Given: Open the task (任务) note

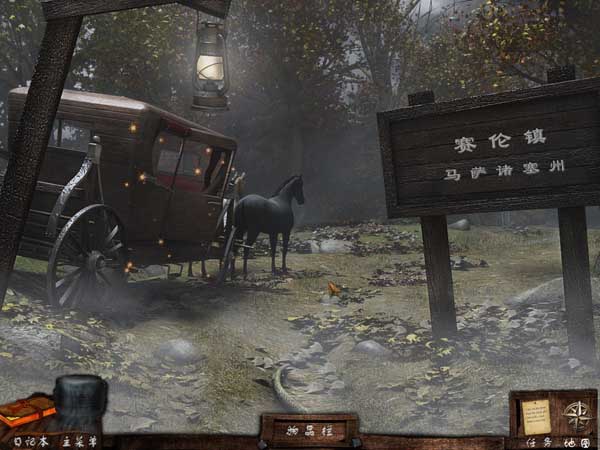Looking at the screenshot, I should pyautogui.click(x=535, y=414).
